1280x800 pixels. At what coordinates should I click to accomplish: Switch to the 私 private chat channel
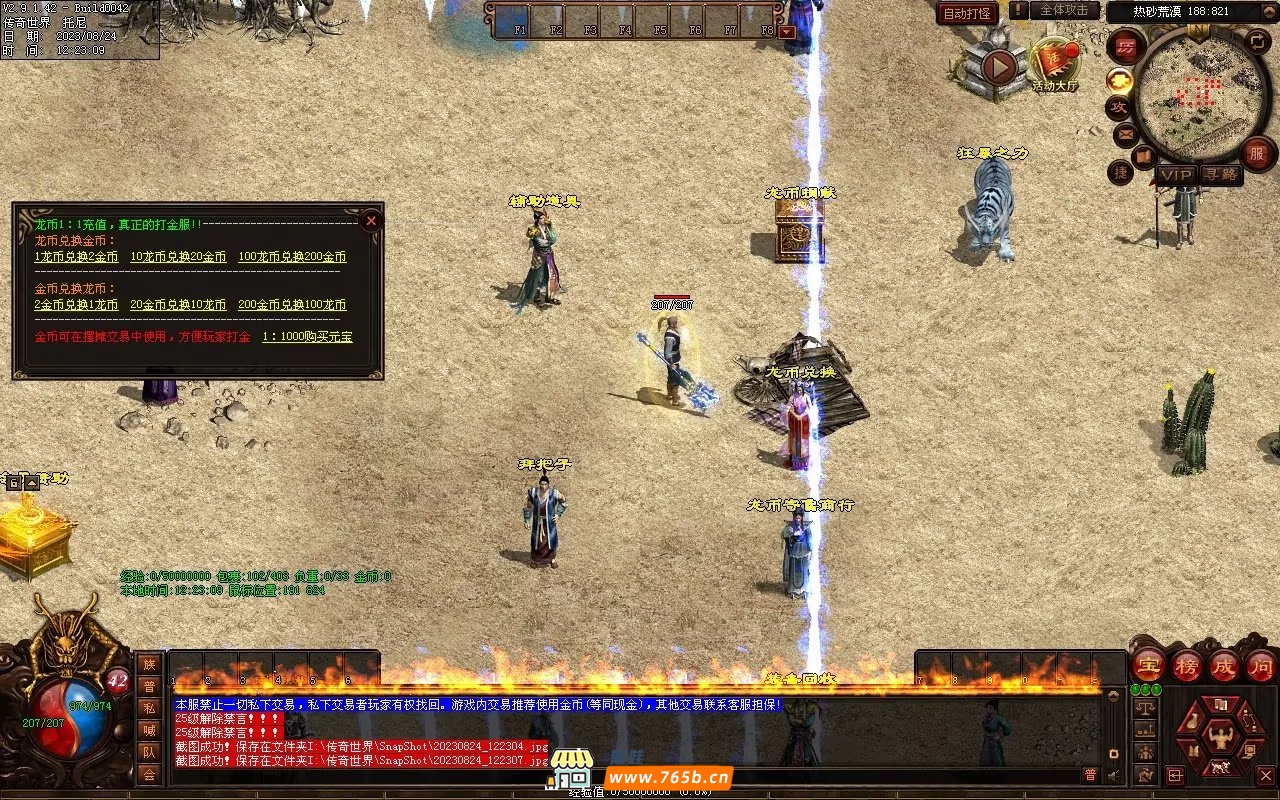pyautogui.click(x=149, y=708)
